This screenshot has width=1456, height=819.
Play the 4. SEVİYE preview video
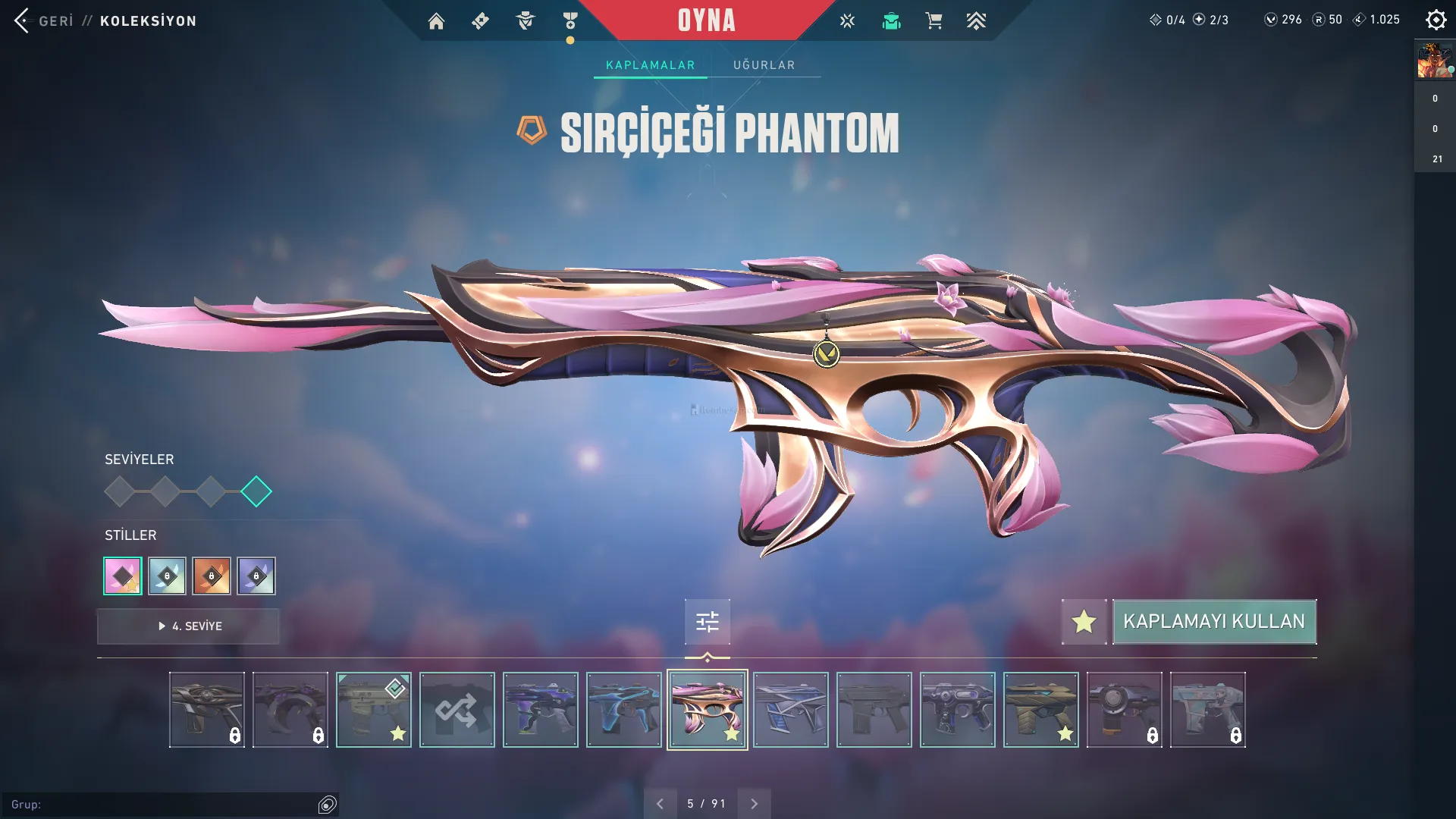(x=188, y=626)
